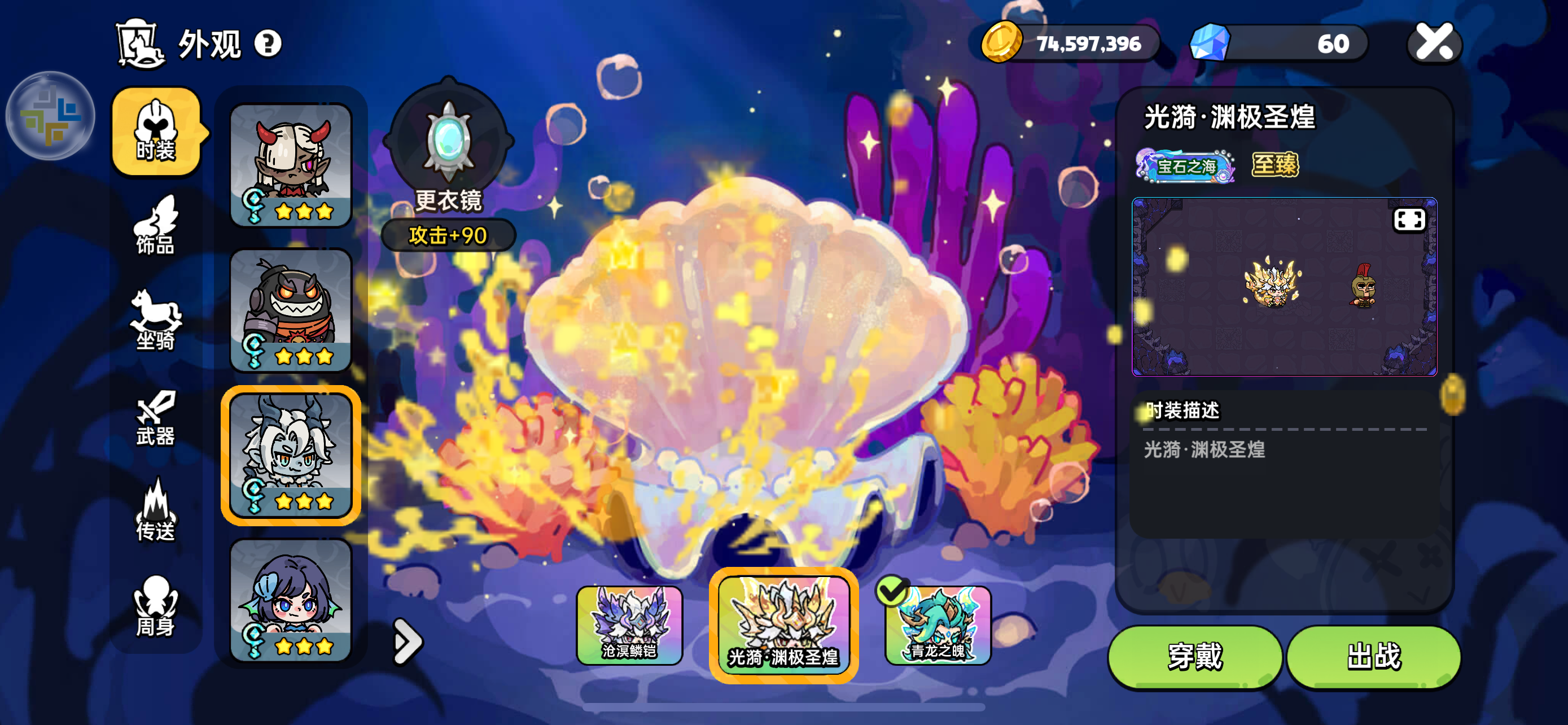Open the 饰品 accessories tab
Screen dimensions: 1568x725
[x=156, y=226]
